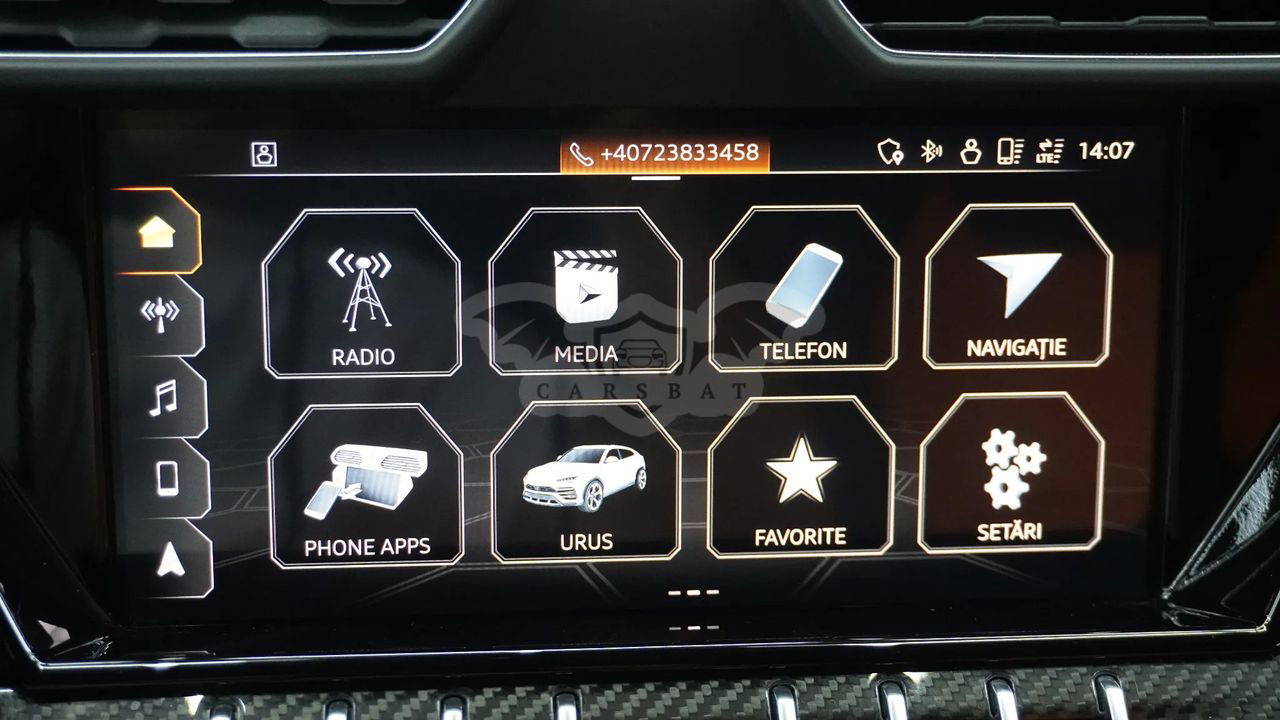Select the Media tile

pos(586,292)
